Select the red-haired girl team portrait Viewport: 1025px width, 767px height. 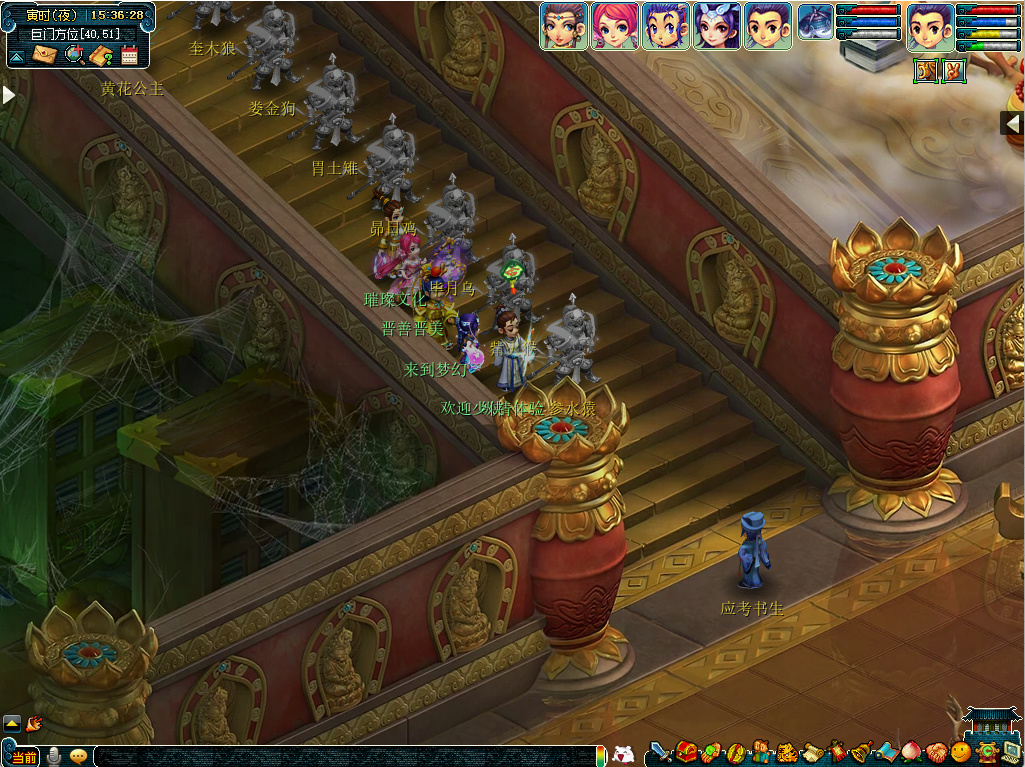[x=615, y=26]
